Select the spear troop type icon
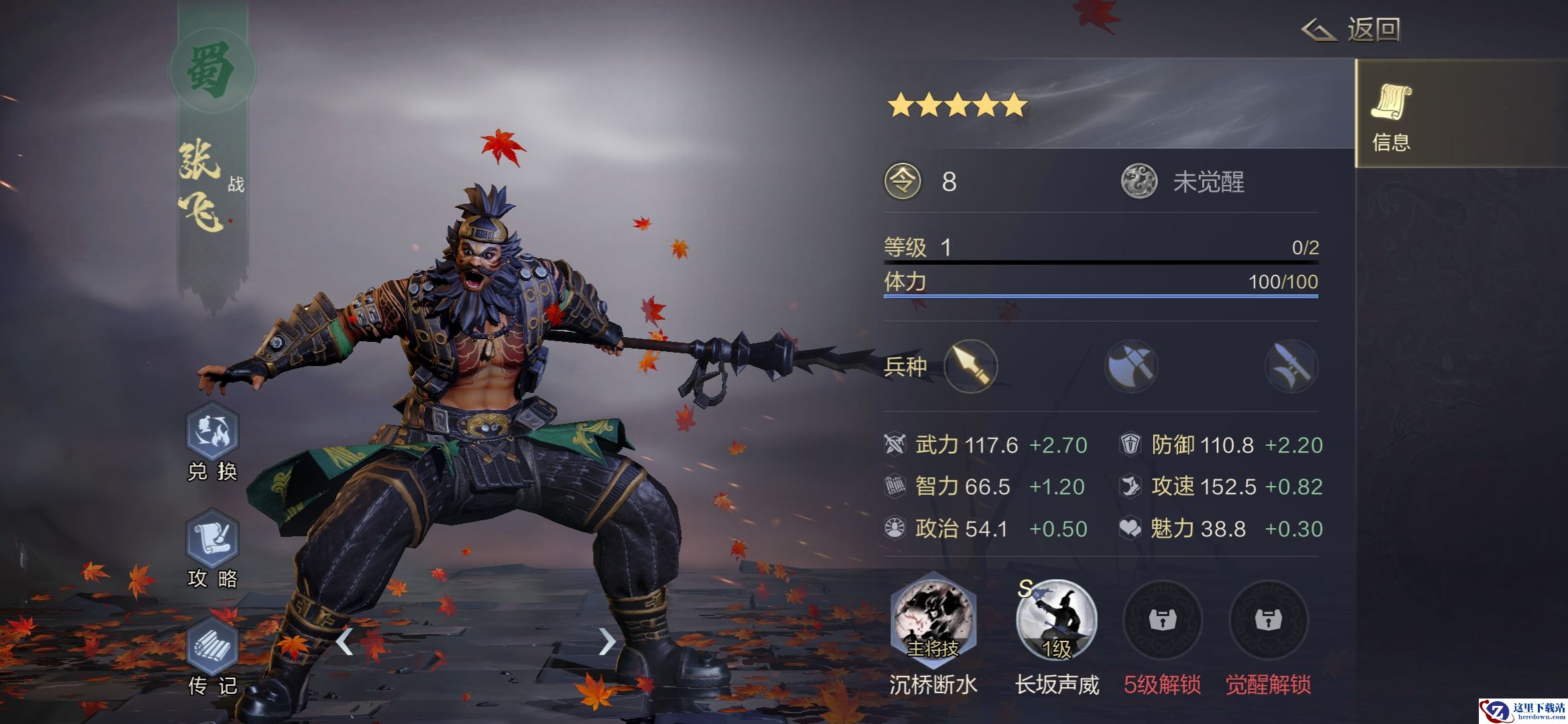 (970, 366)
